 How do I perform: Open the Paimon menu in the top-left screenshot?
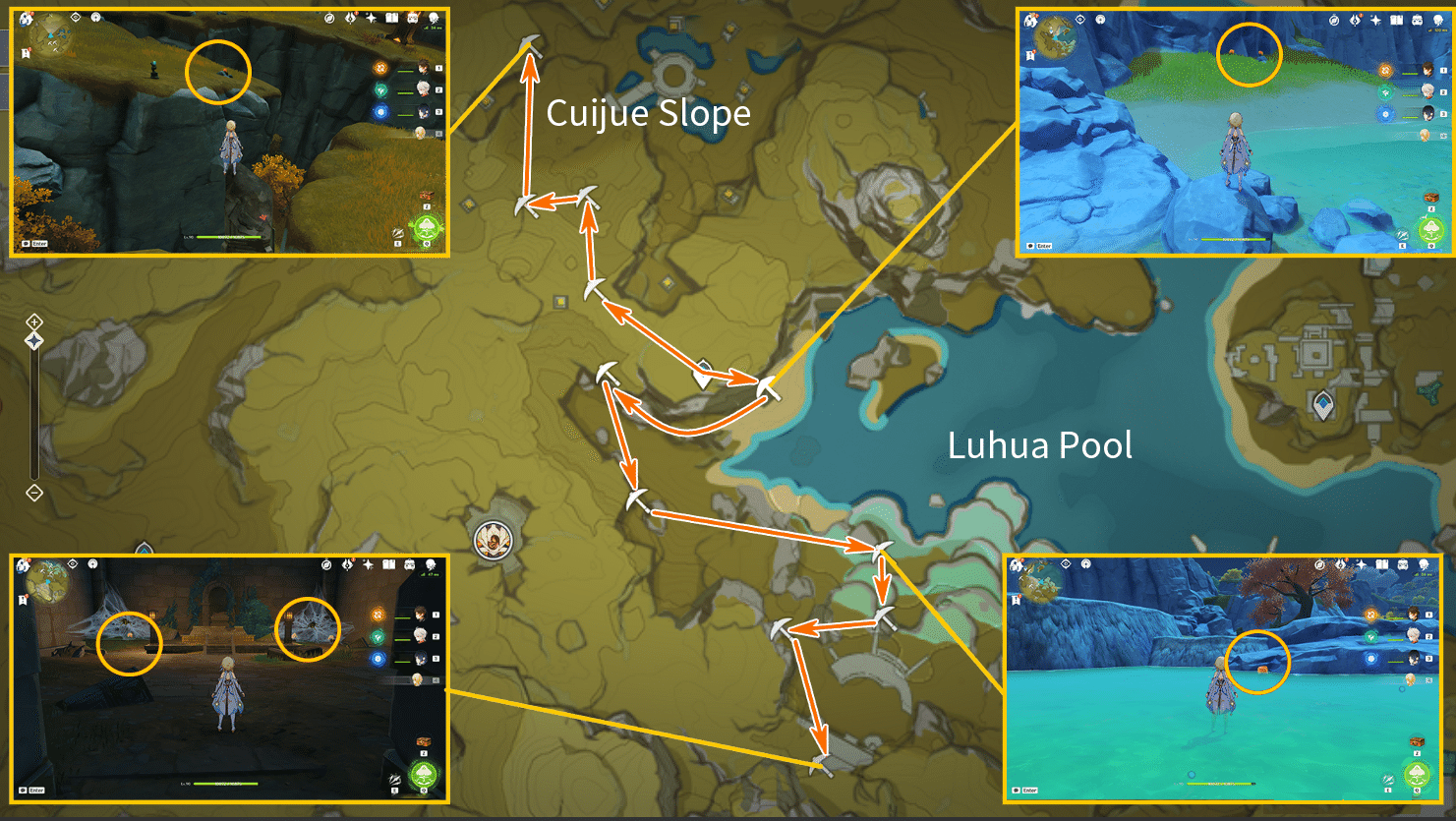click(26, 18)
